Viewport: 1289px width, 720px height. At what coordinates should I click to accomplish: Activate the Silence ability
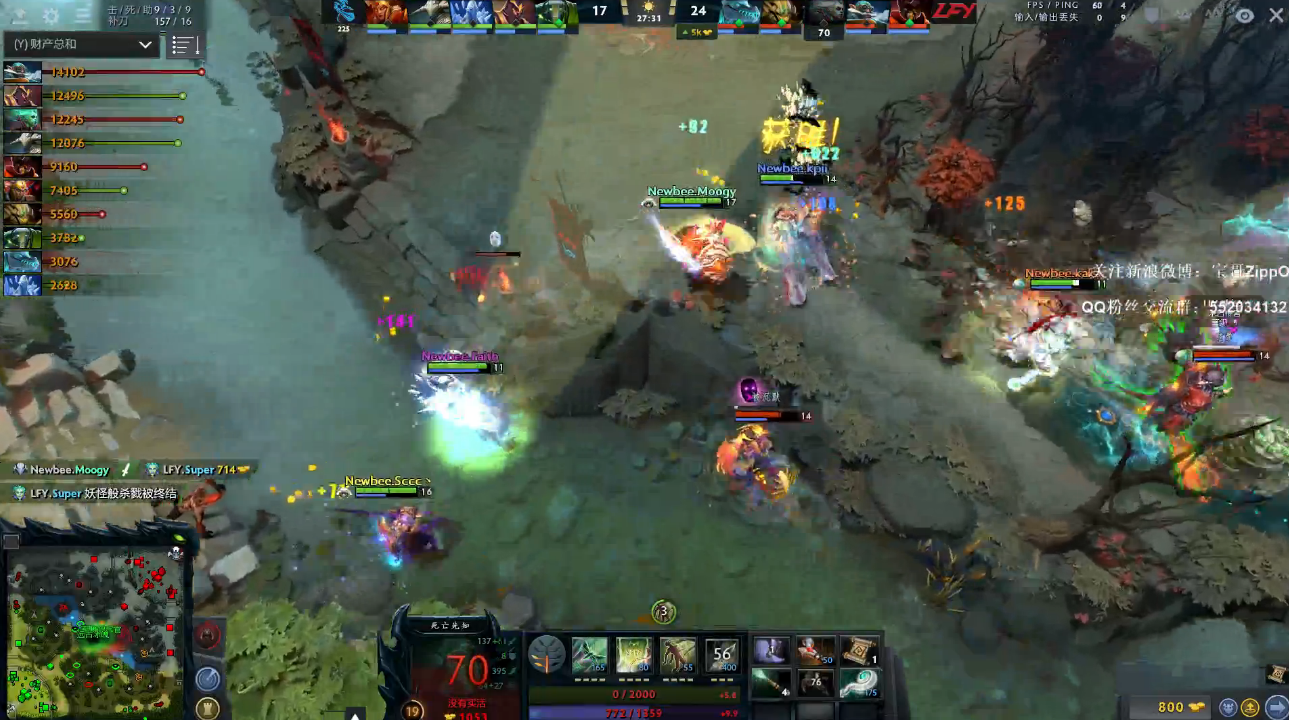click(x=633, y=655)
